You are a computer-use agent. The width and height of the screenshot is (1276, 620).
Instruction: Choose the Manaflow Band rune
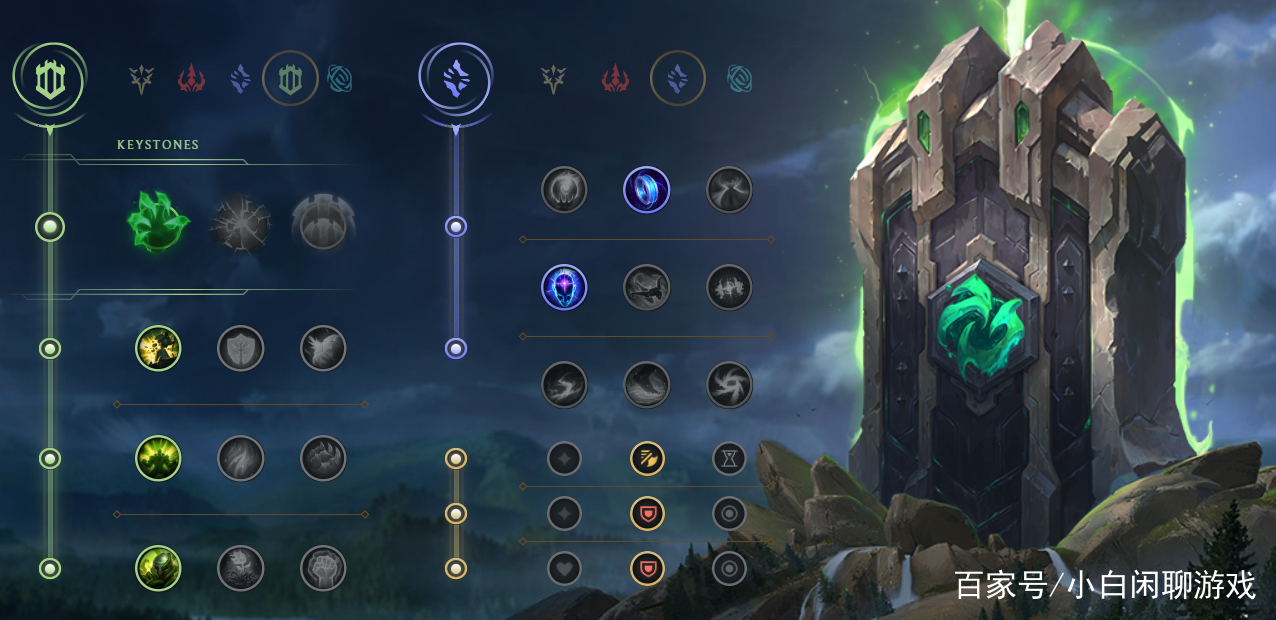(647, 189)
